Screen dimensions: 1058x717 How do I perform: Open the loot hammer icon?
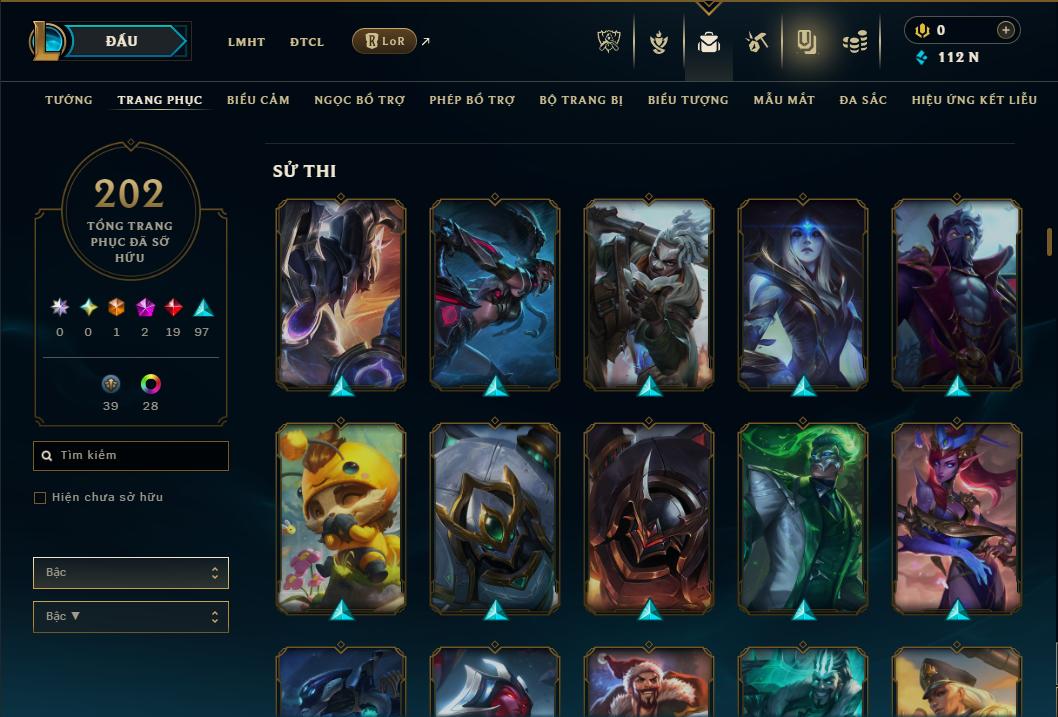757,42
